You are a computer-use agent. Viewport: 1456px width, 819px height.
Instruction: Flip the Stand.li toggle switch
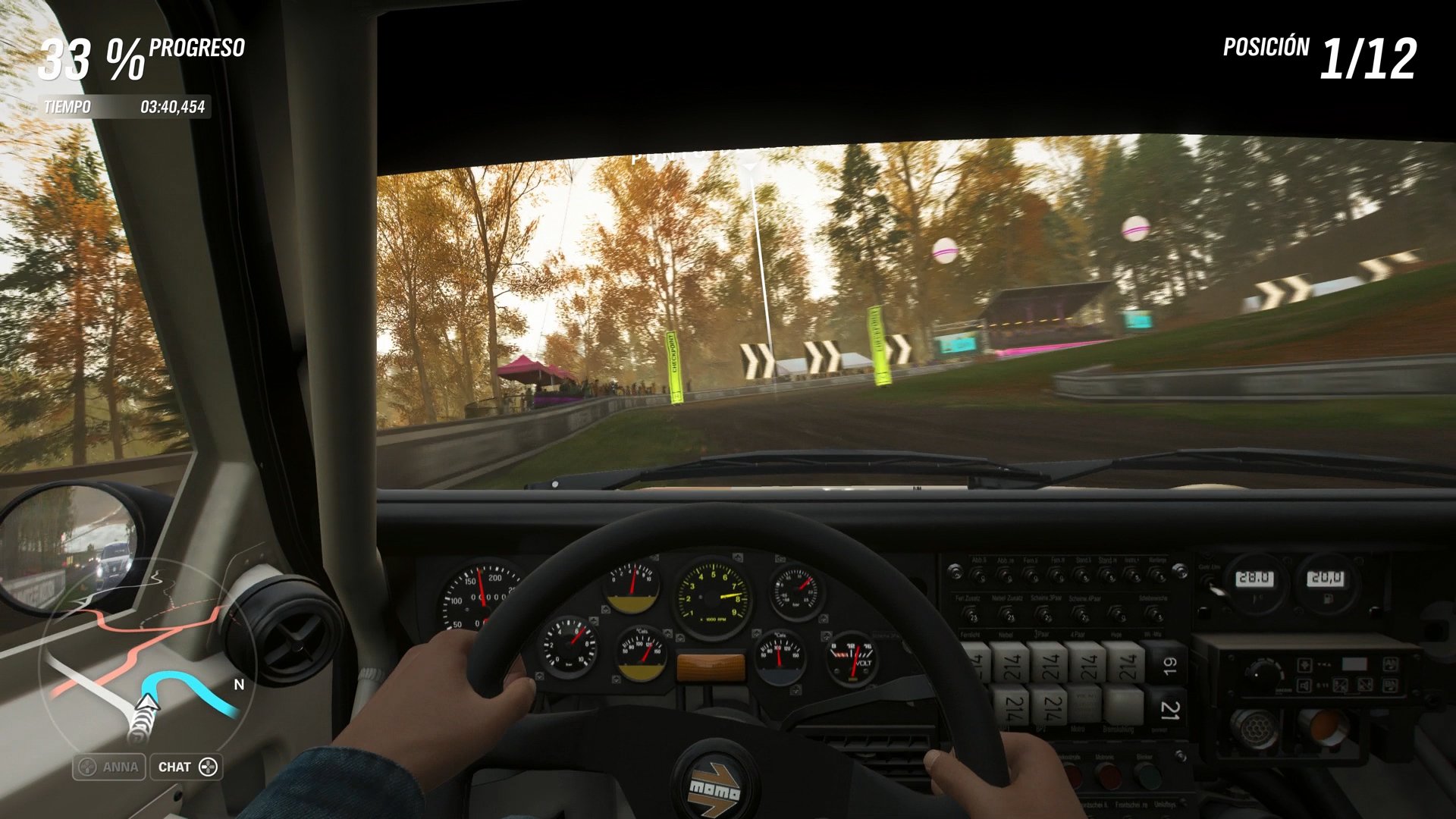pos(1081,575)
